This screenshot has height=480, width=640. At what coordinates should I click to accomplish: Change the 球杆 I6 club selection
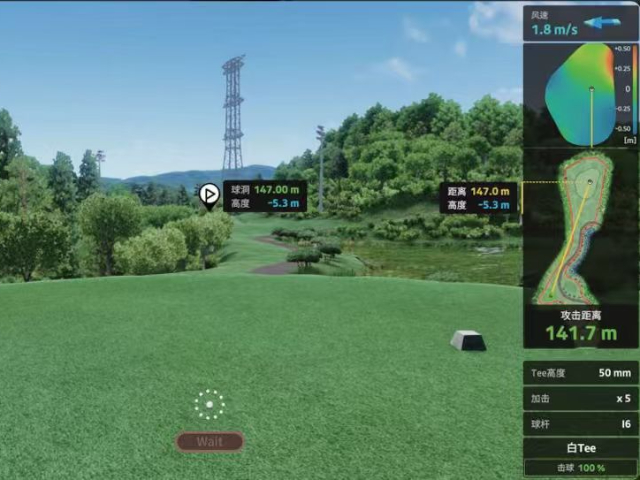(x=580, y=424)
